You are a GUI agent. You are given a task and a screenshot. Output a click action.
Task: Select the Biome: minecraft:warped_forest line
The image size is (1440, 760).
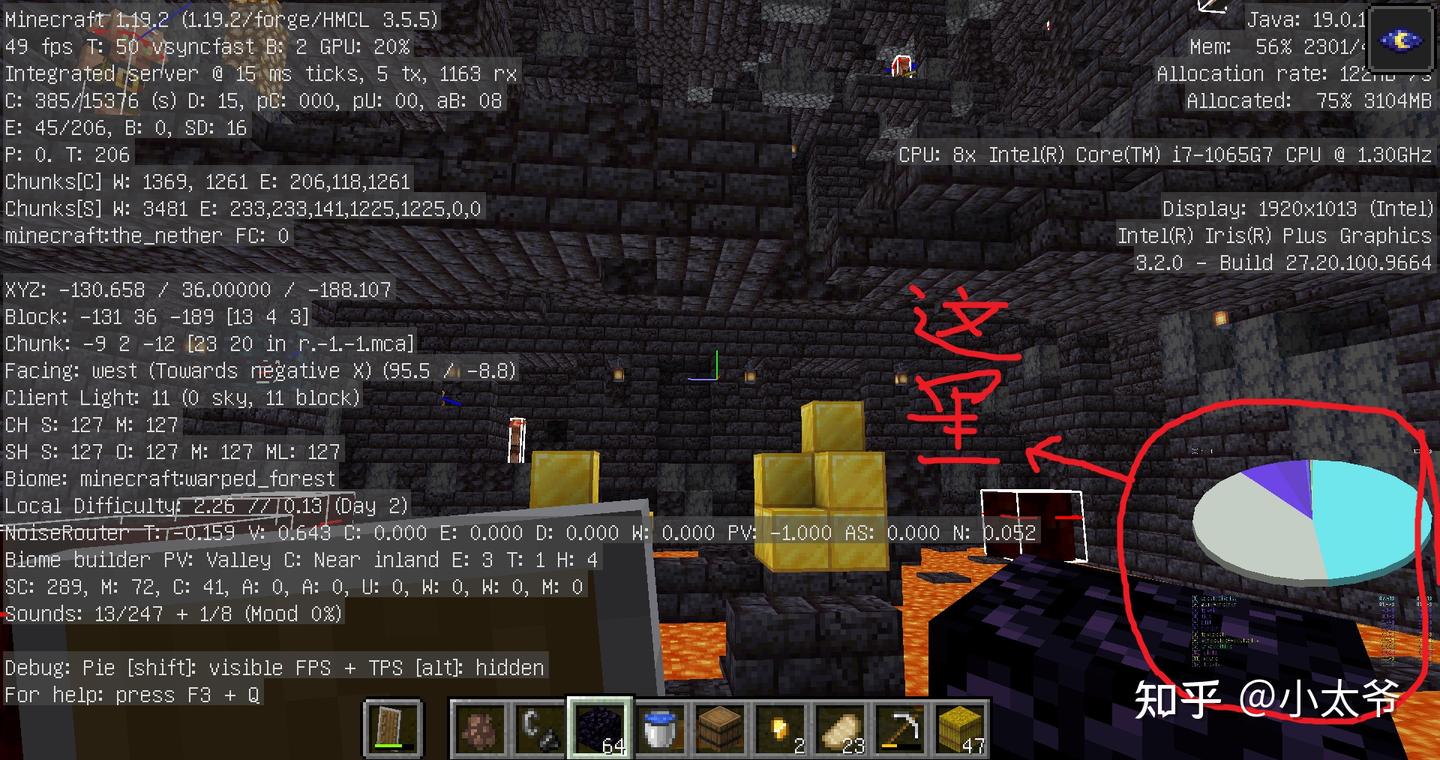[x=170, y=478]
